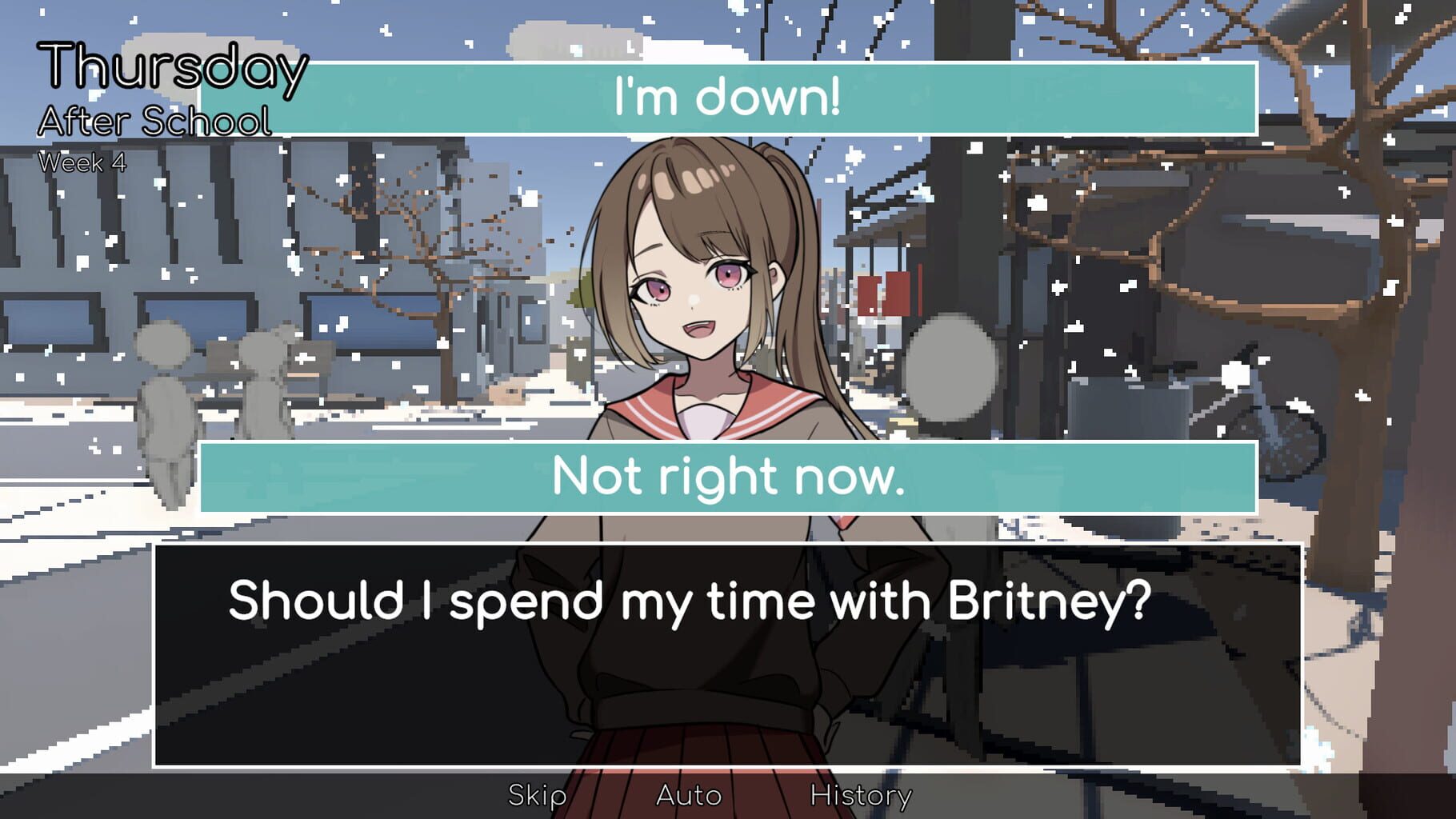This screenshot has width=1456, height=819.
Task: Click the "Should I spend my time with Britney?" text
Action: (x=690, y=605)
